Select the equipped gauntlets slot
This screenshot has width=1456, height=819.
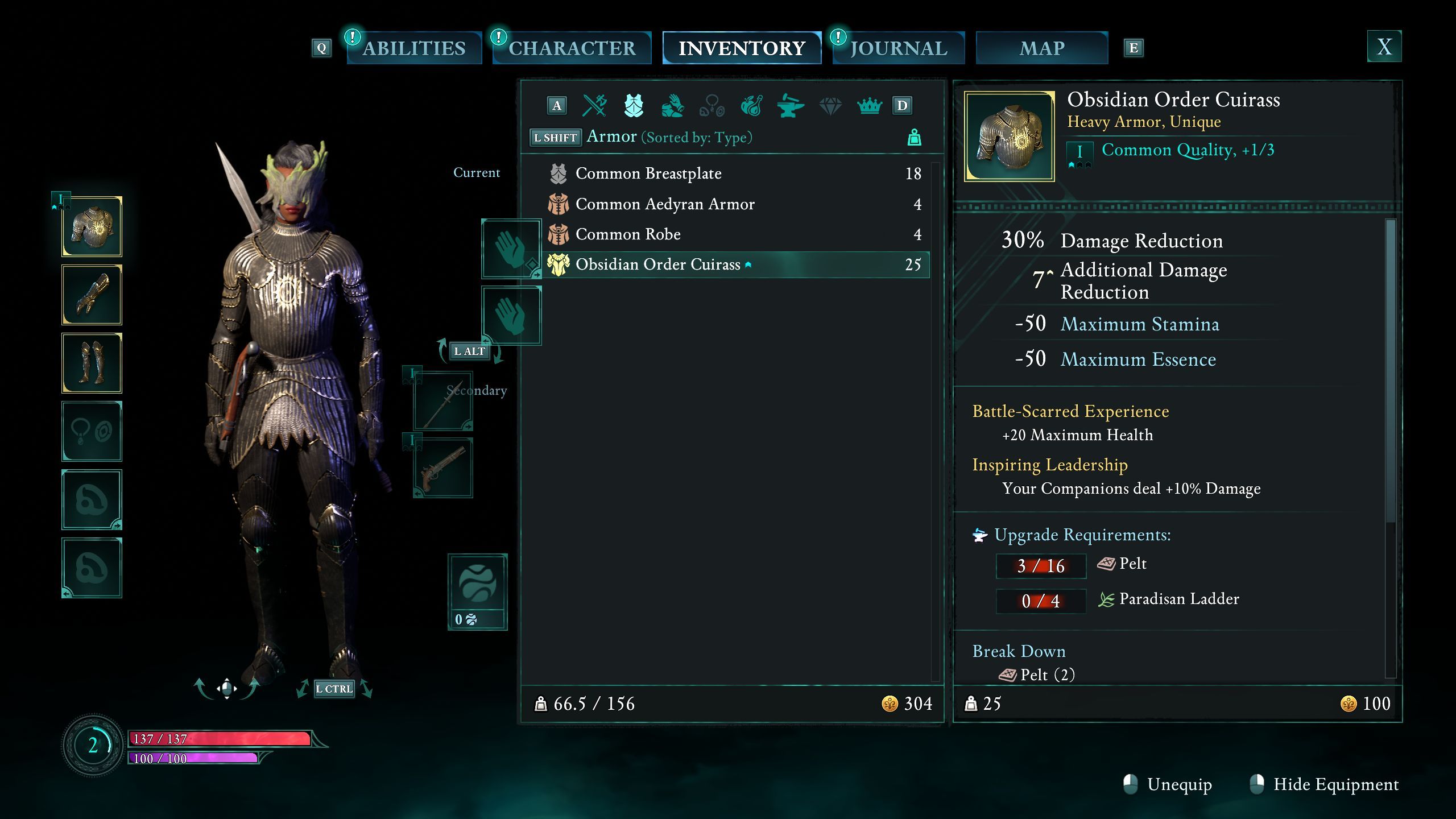92,295
